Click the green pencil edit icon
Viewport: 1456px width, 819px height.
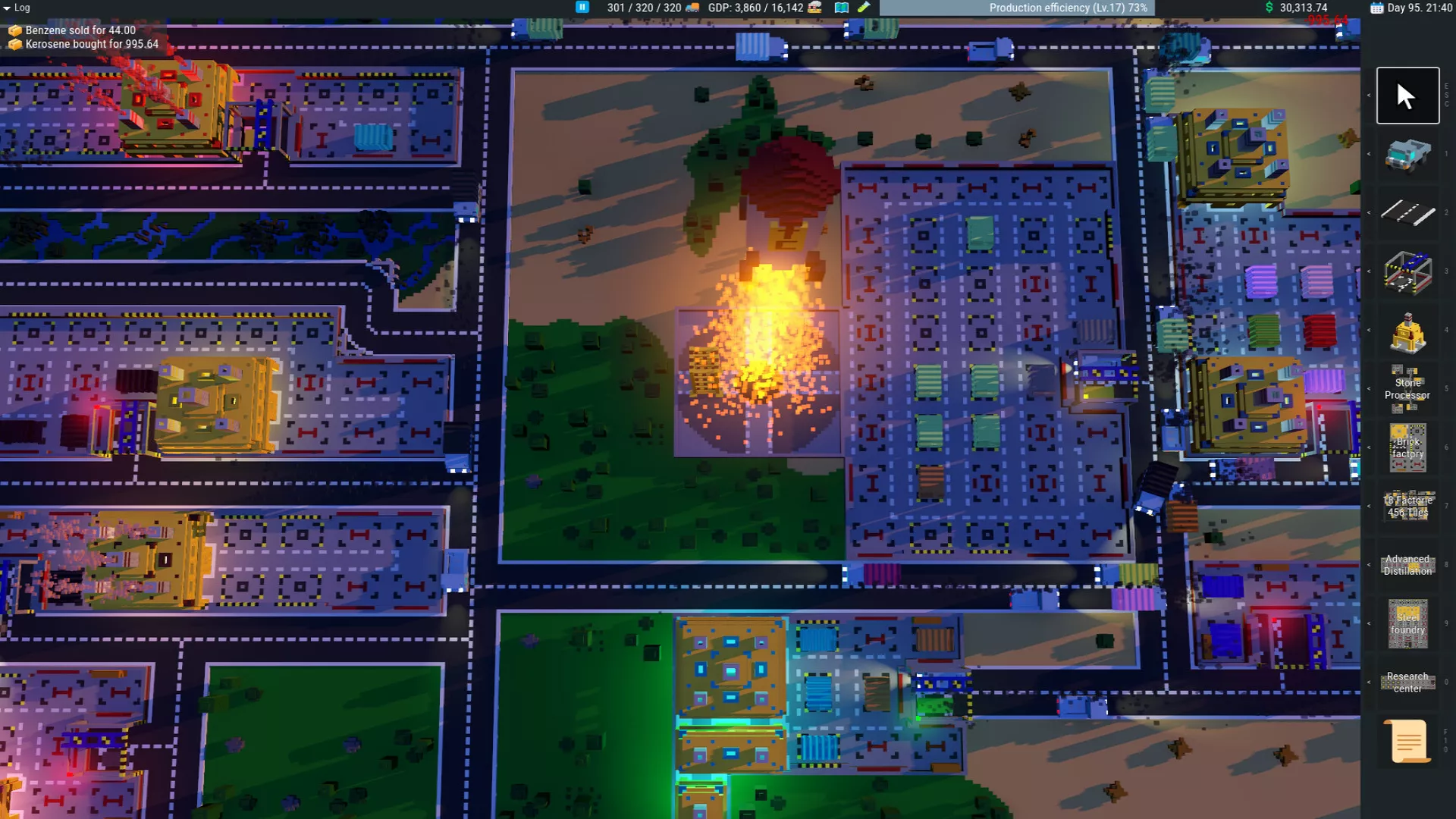click(x=864, y=8)
